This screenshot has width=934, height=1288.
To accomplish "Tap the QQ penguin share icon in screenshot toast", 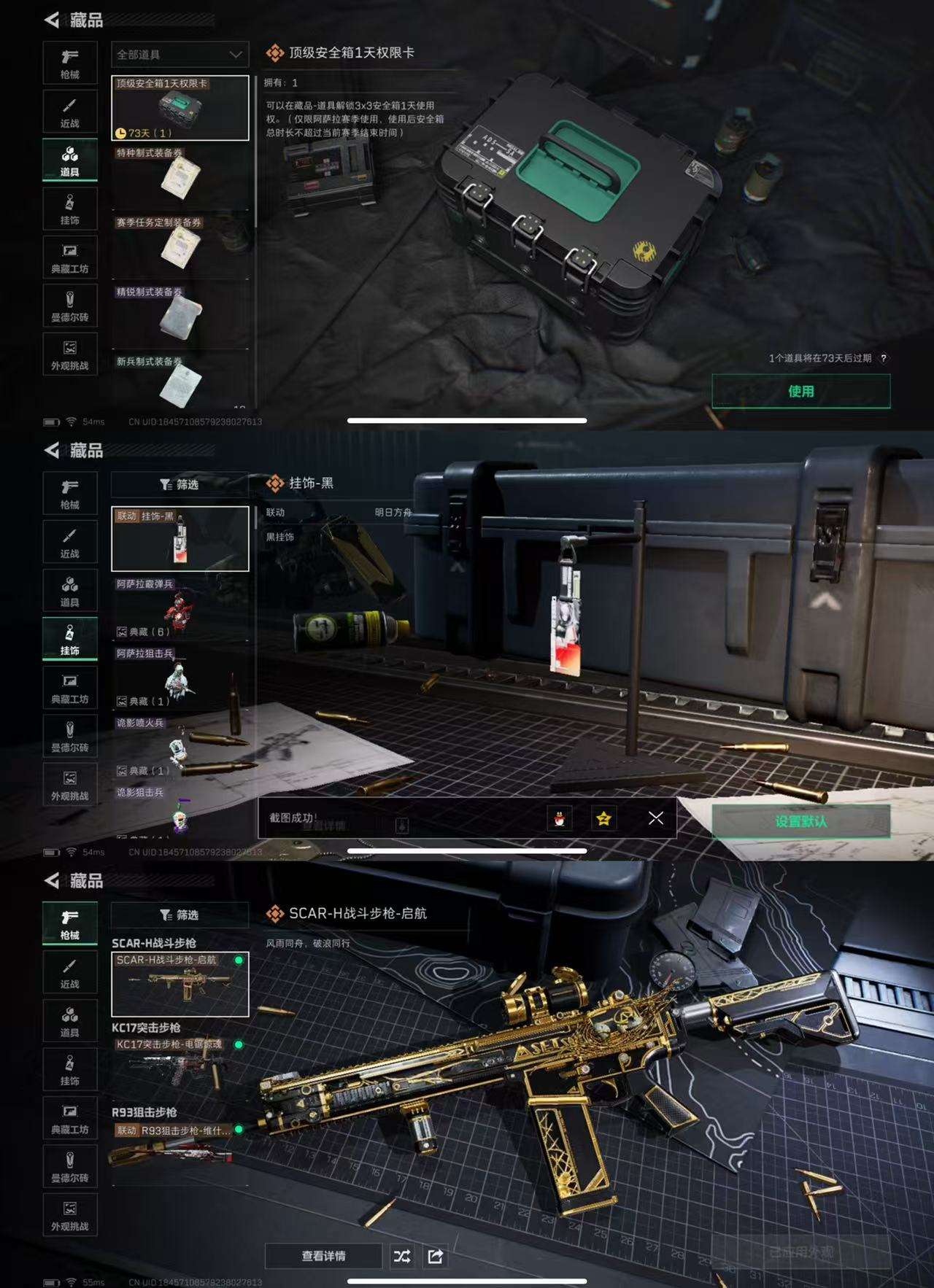I will 557,818.
